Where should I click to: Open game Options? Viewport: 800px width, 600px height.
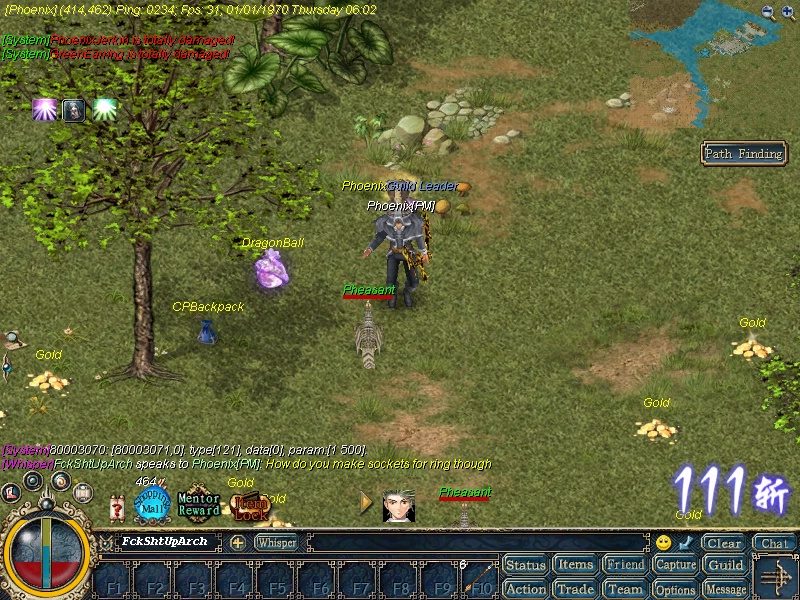pyautogui.click(x=676, y=589)
